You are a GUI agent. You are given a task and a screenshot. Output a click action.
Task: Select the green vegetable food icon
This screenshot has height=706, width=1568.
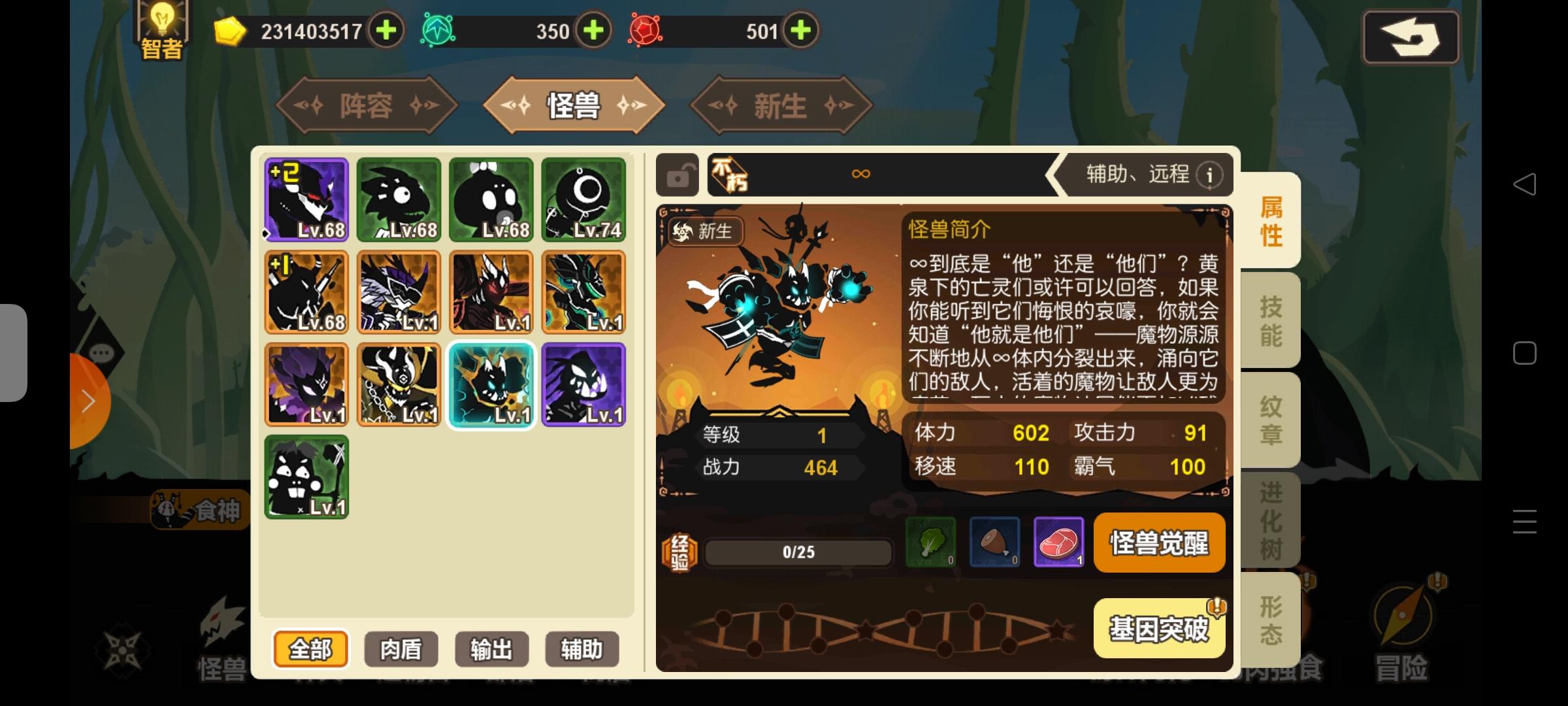930,543
